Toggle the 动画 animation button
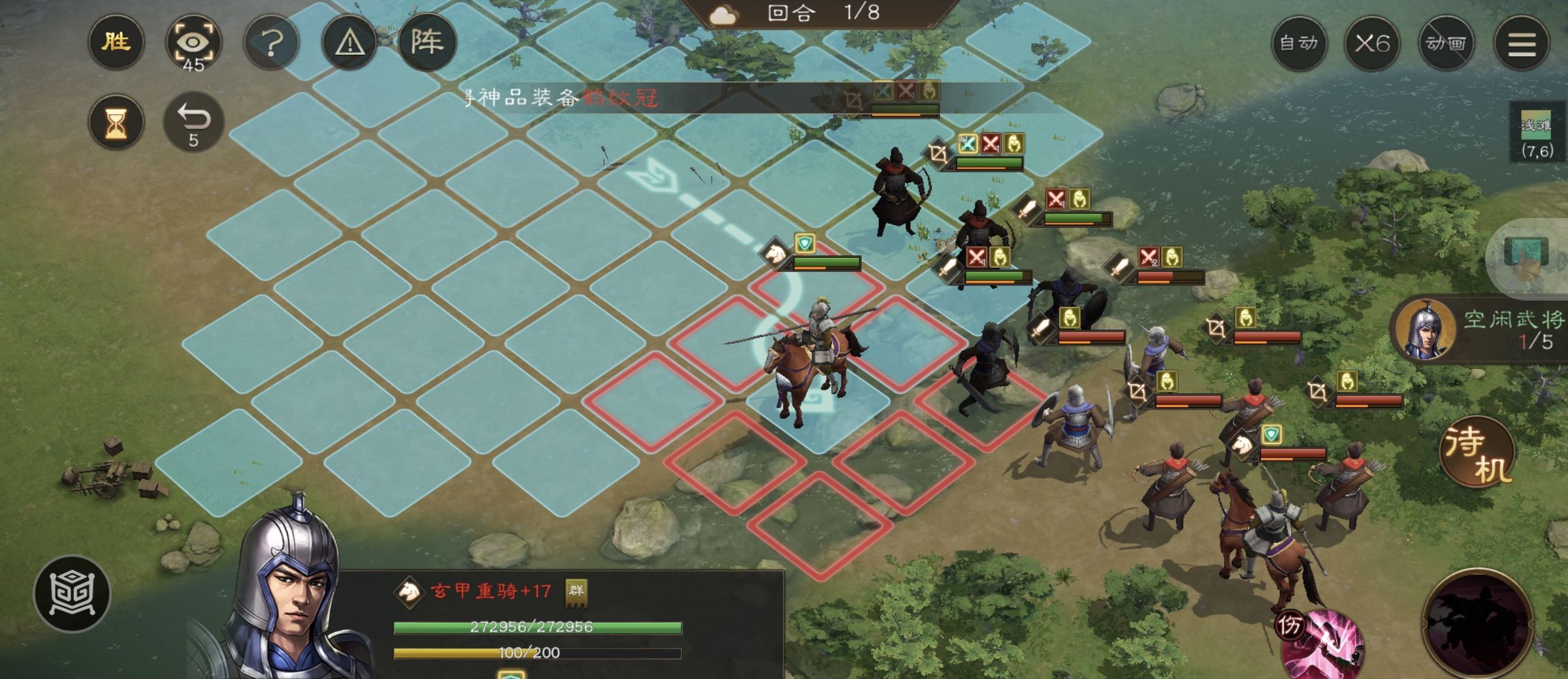Screen dimensions: 1568x679 pos(1446,44)
